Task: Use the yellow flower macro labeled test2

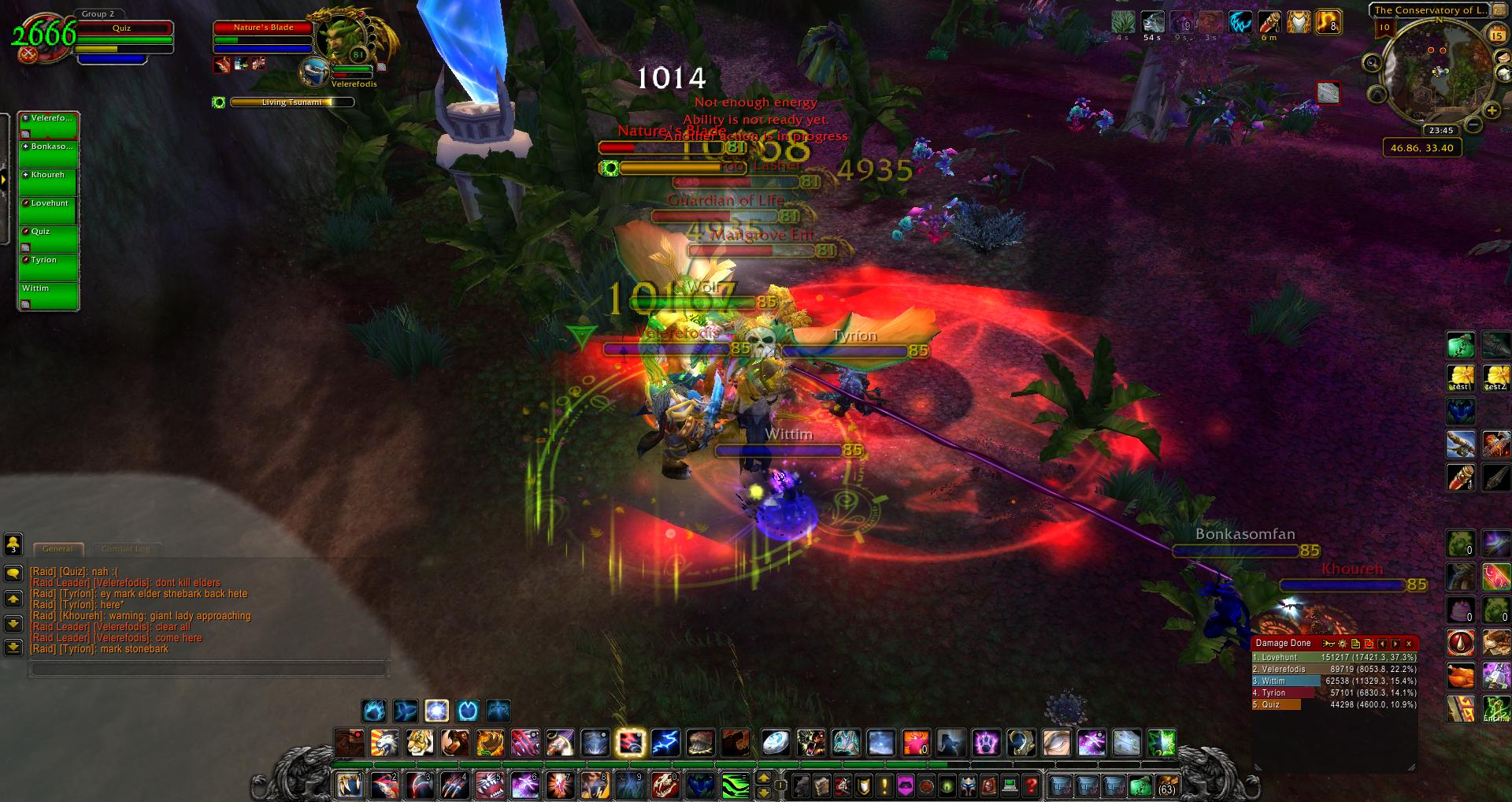Action: click(1495, 377)
